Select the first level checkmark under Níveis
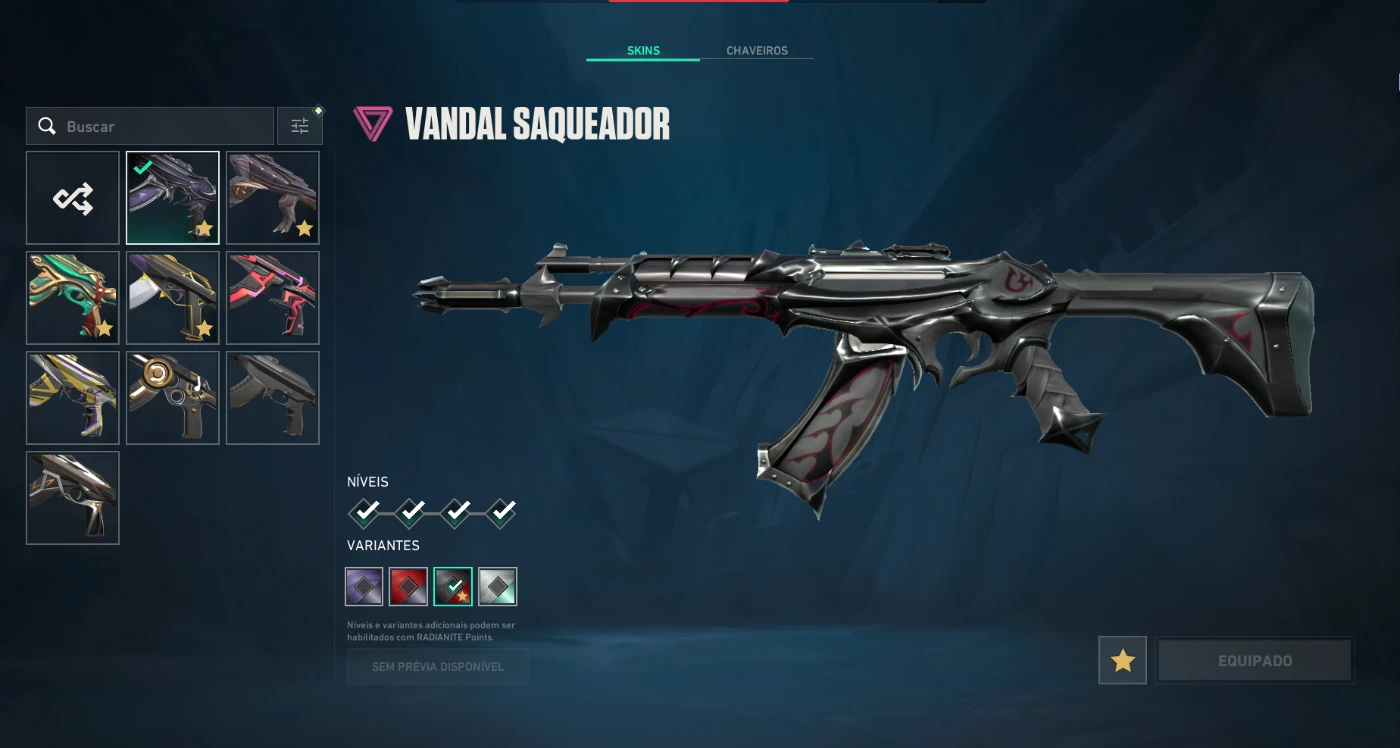1400x748 pixels. pyautogui.click(x=365, y=513)
